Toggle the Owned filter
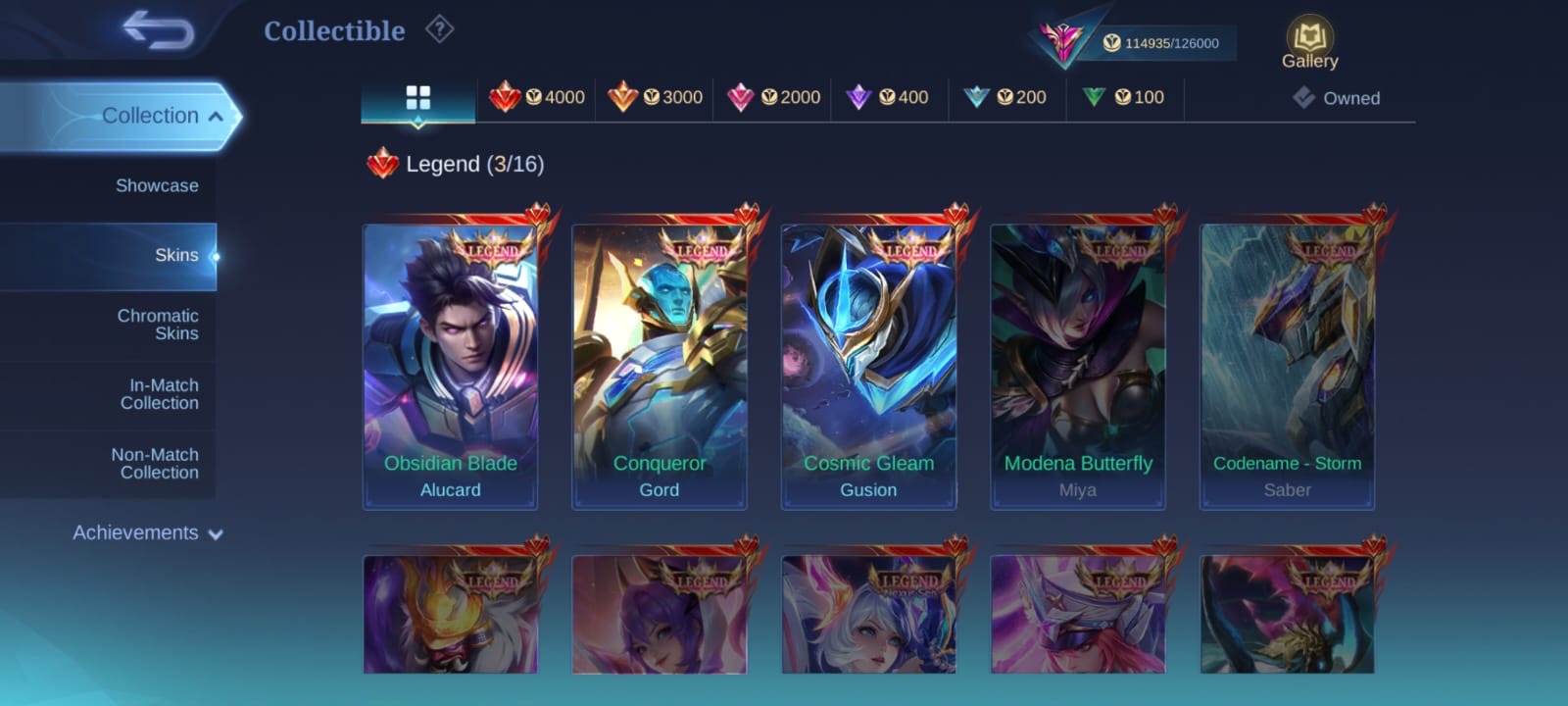Screen dimensions: 1568x706 (1337, 98)
